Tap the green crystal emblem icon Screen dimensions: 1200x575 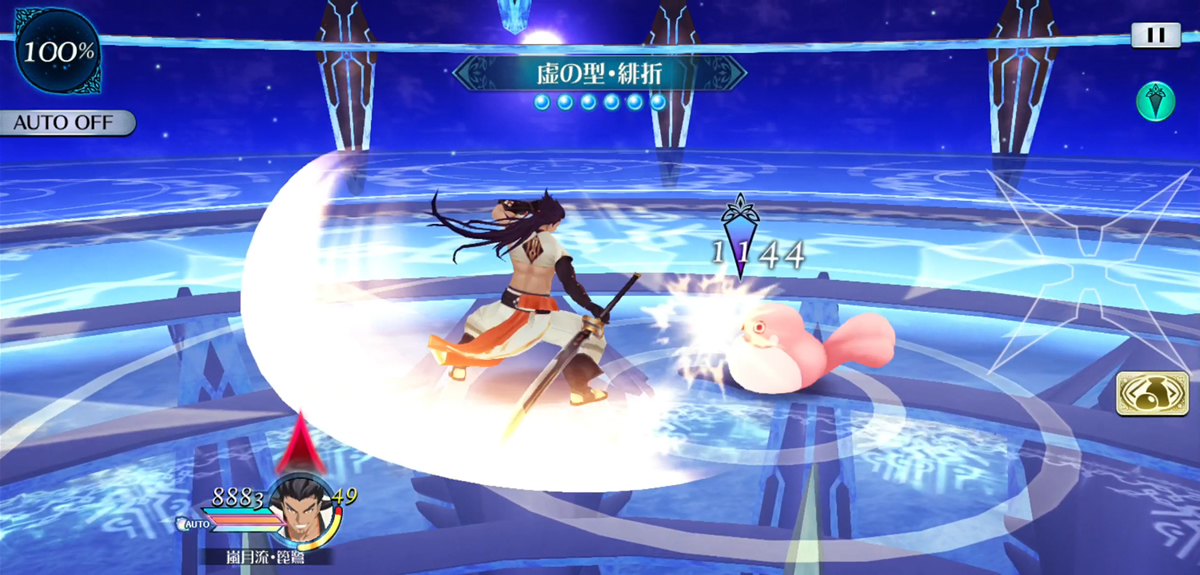[x=1155, y=101]
